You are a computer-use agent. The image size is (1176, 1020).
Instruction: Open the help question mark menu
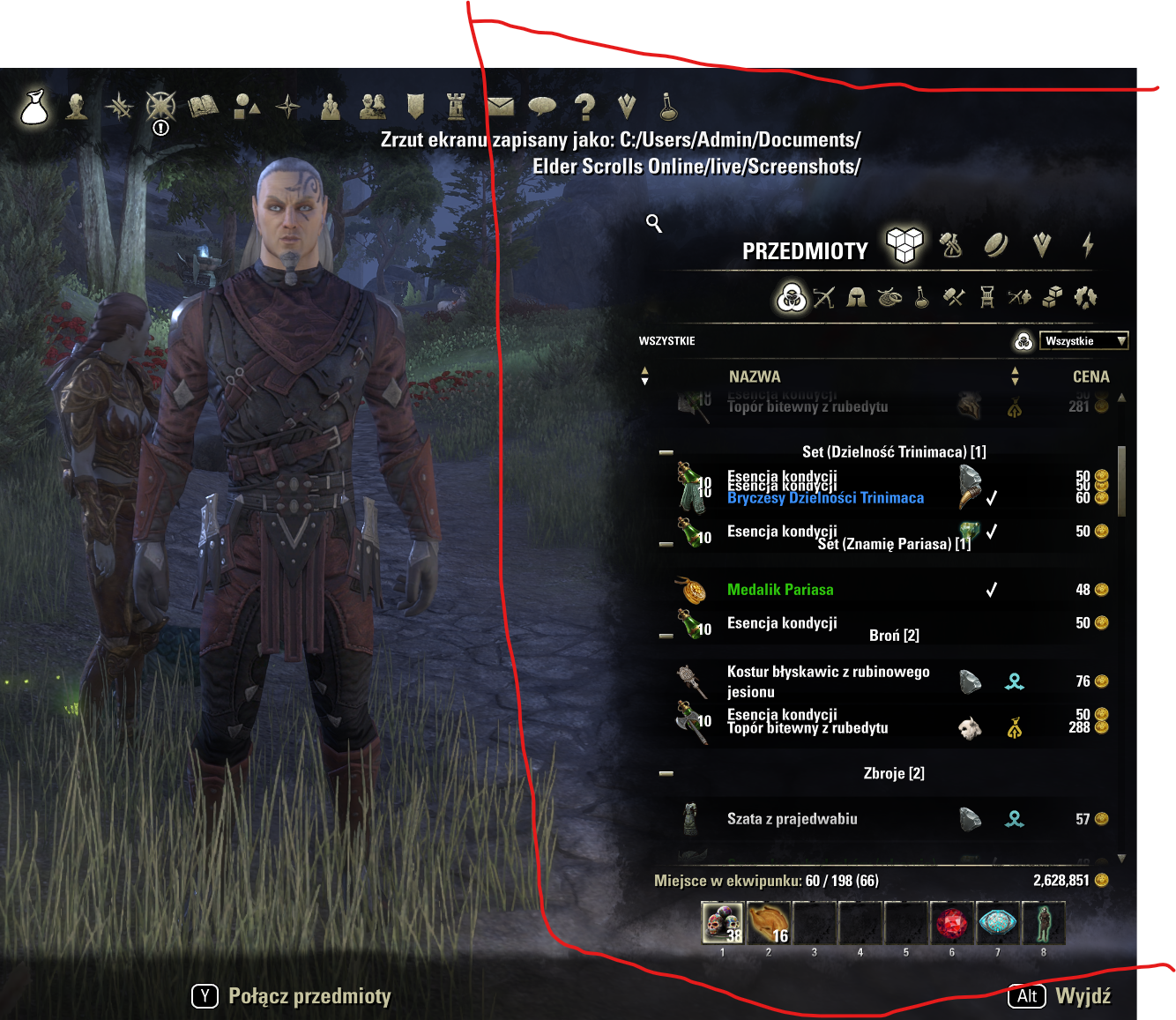coord(584,107)
